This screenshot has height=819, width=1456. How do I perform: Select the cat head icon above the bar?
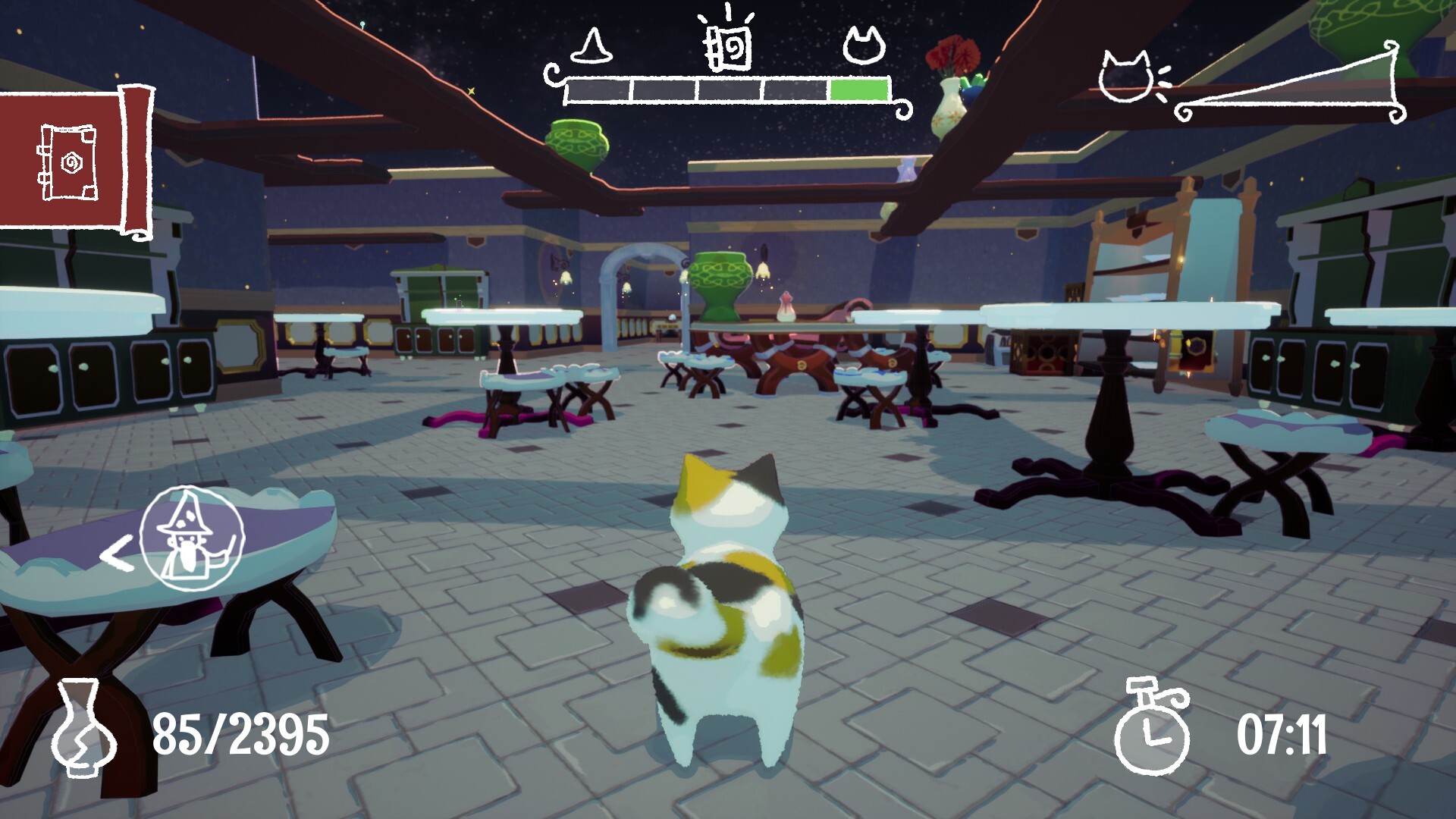[x=864, y=45]
